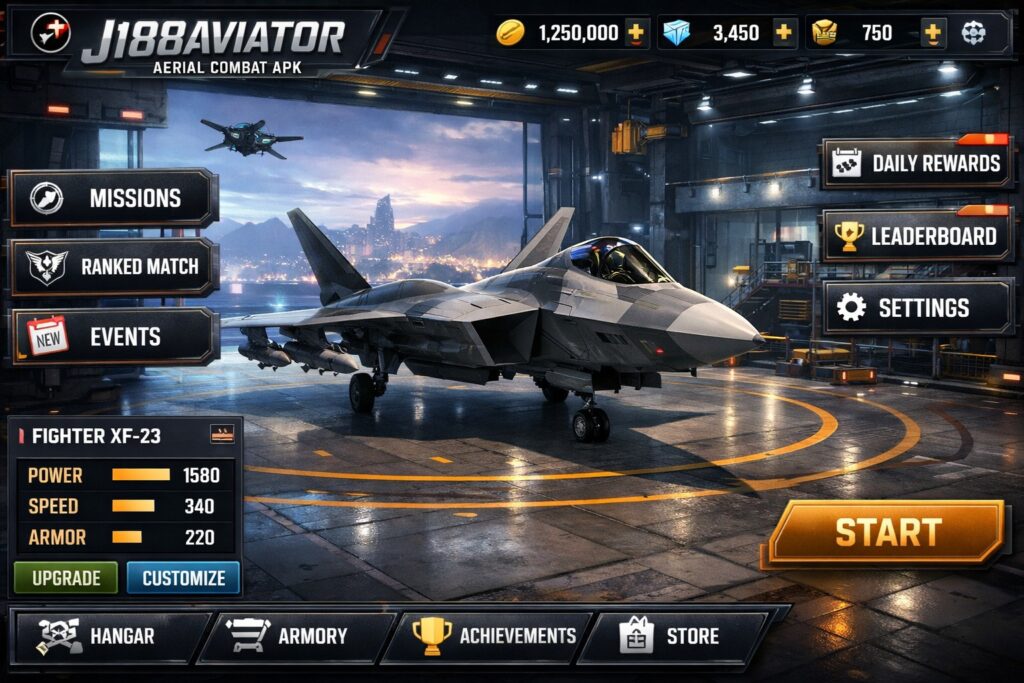Claim Daily Rewards
The image size is (1024, 683).
tap(917, 163)
